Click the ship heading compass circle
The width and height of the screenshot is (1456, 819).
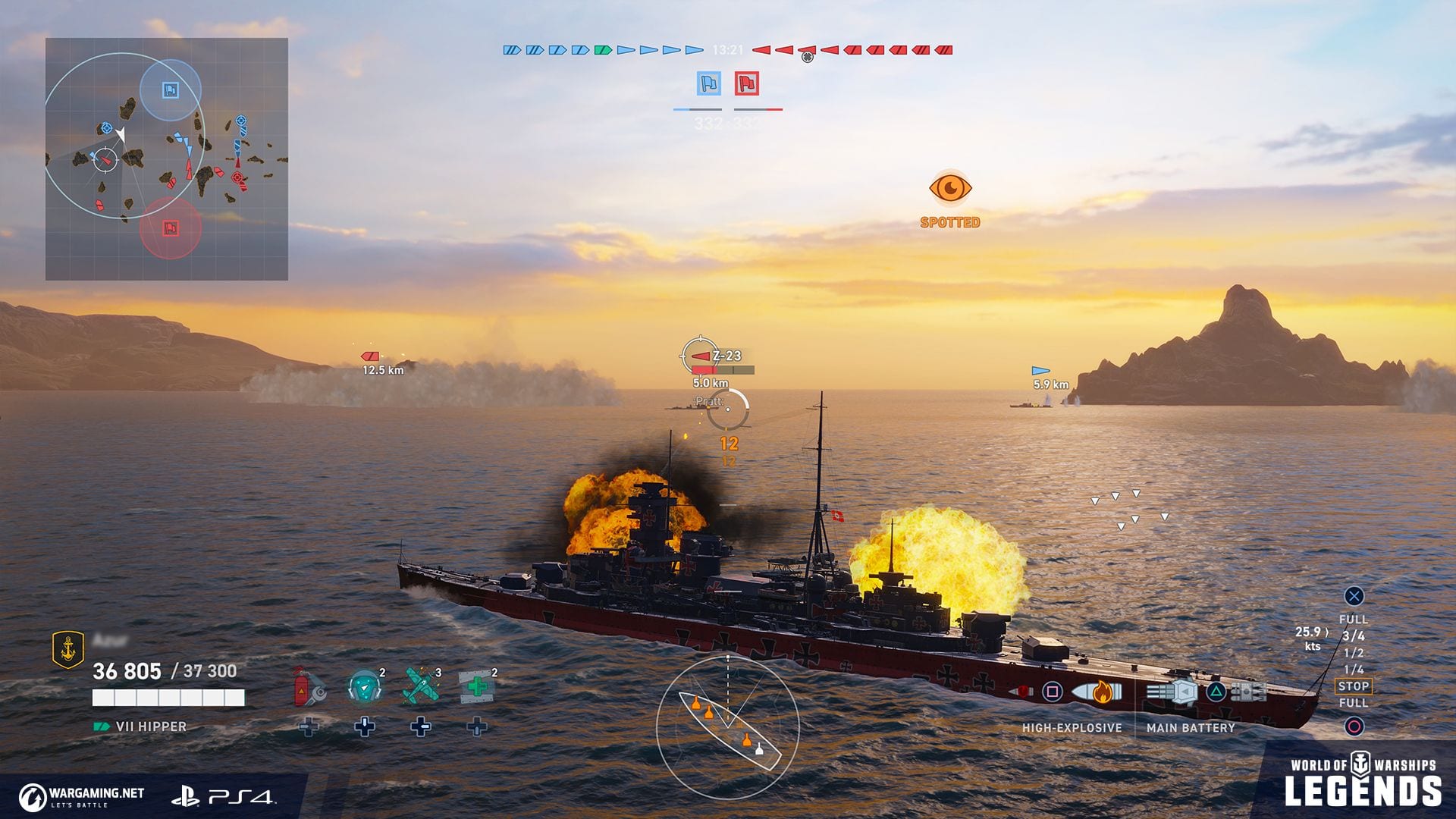pos(727,728)
